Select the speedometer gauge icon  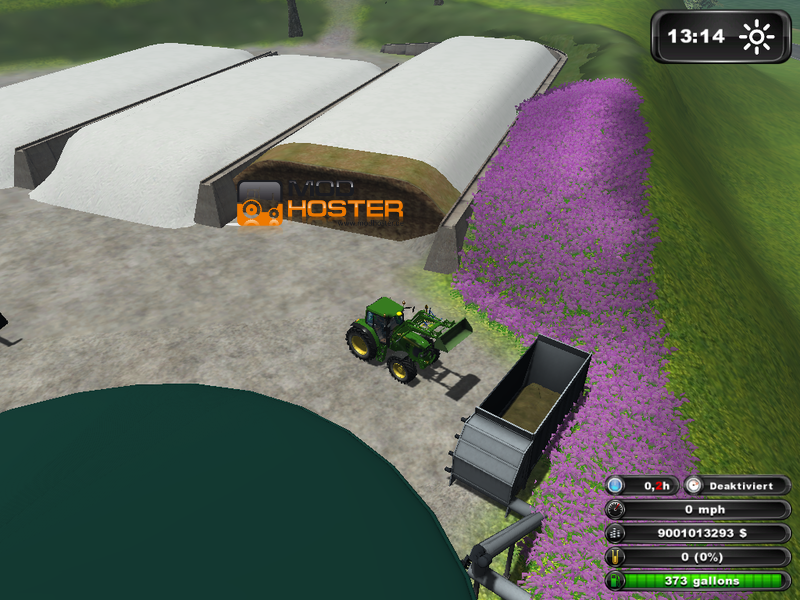tap(616, 509)
